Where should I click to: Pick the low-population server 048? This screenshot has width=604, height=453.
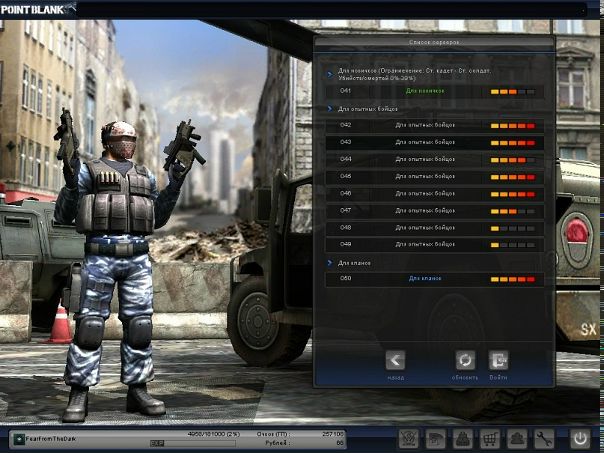(431, 227)
